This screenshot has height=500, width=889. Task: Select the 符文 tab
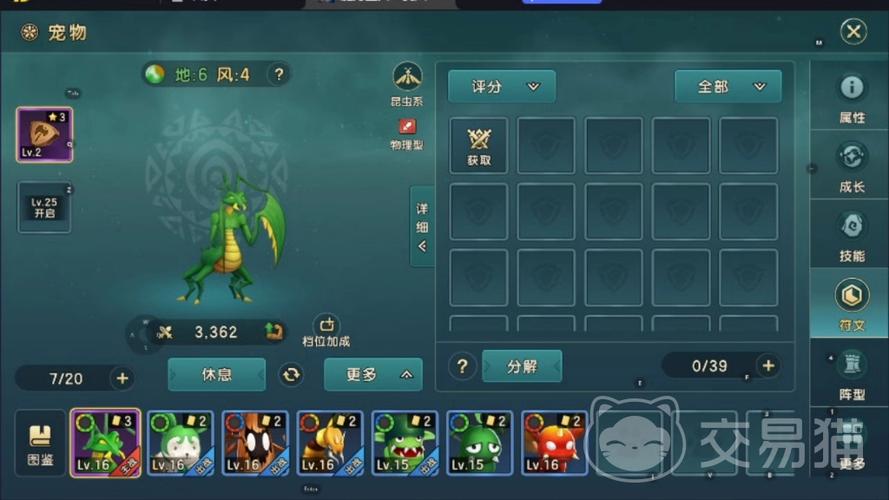pyautogui.click(x=851, y=304)
